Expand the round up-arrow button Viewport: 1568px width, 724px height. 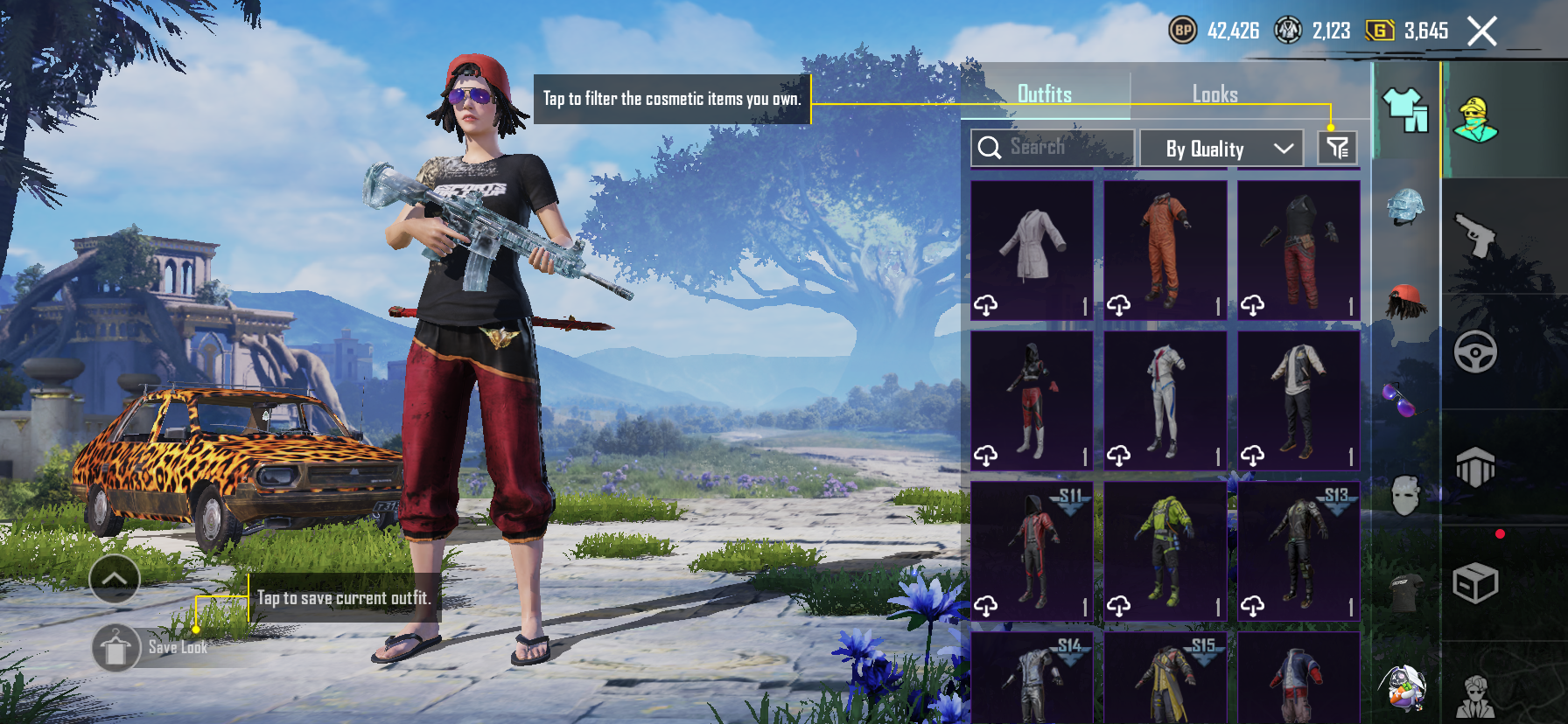[x=115, y=579]
